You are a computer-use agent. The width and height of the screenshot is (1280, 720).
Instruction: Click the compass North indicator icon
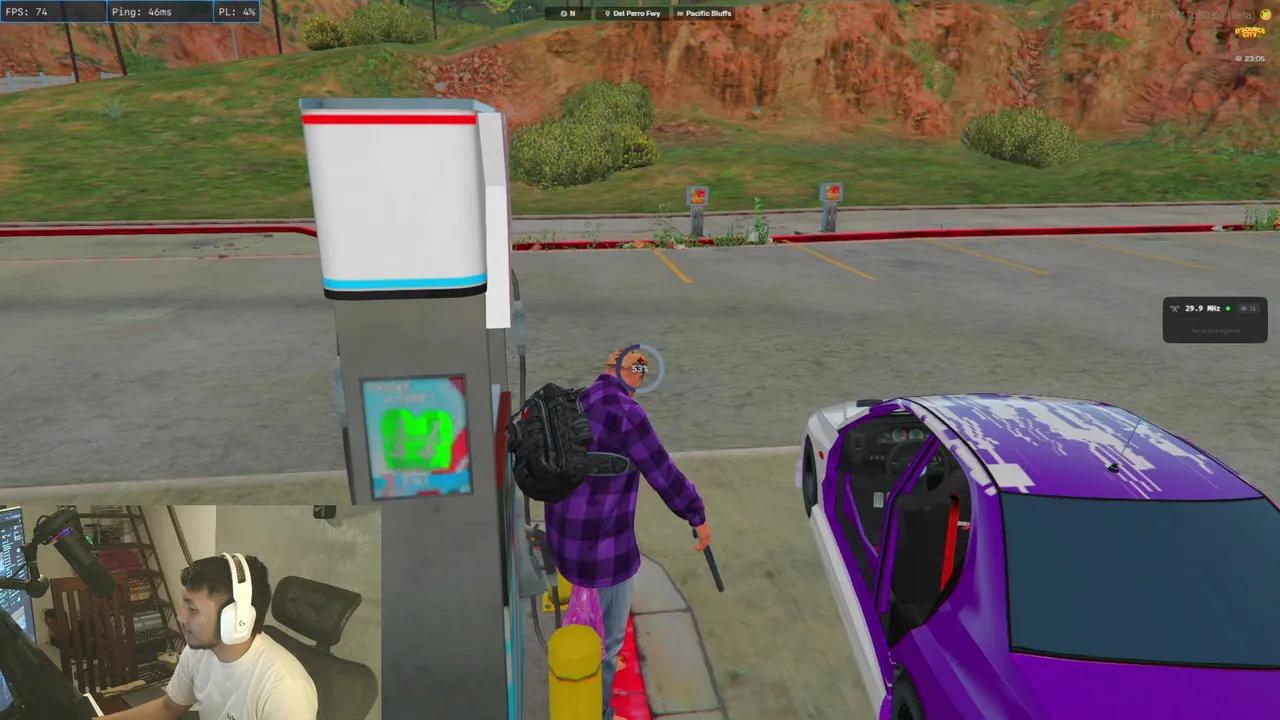563,13
